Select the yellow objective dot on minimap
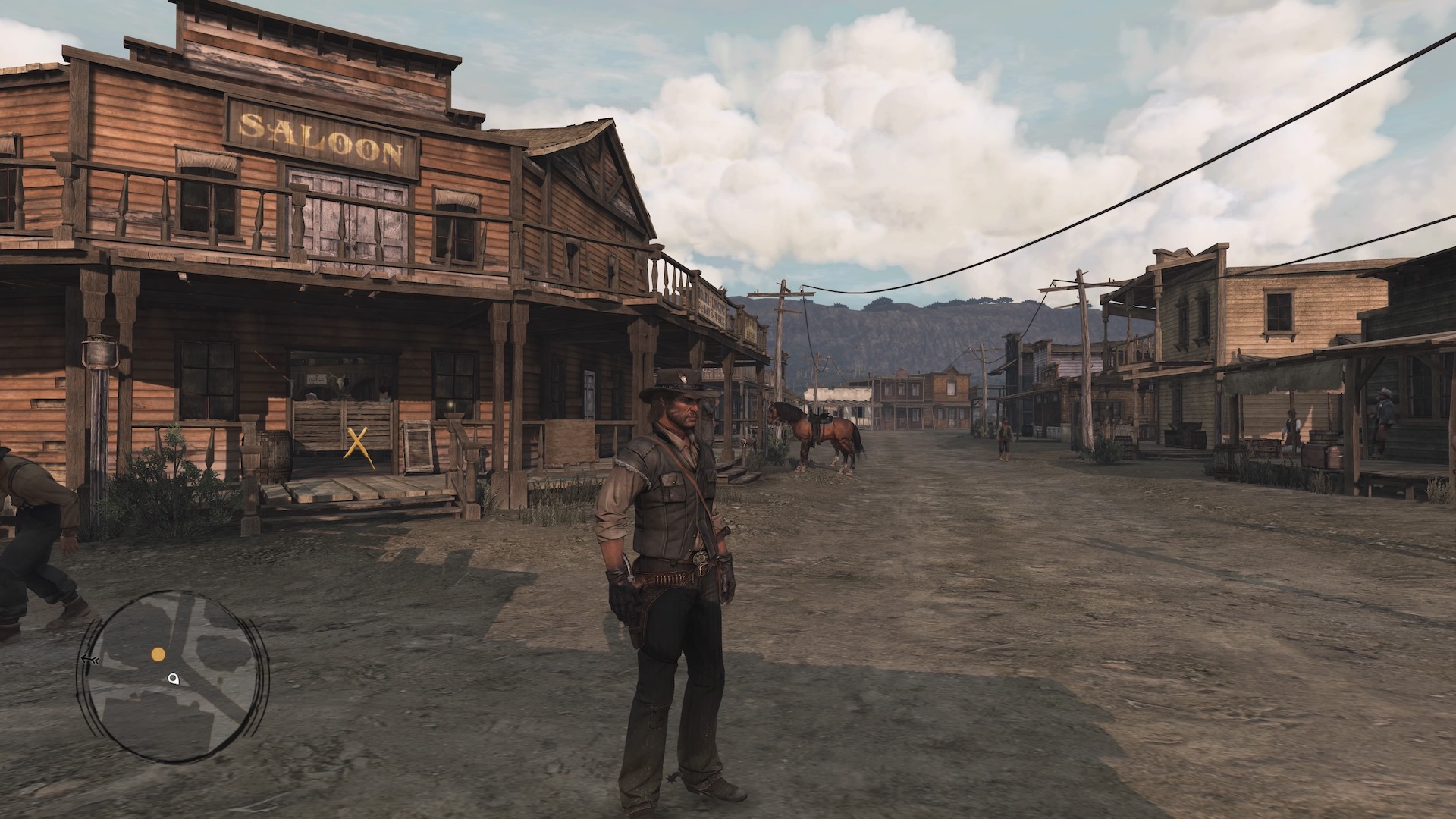 [158, 654]
